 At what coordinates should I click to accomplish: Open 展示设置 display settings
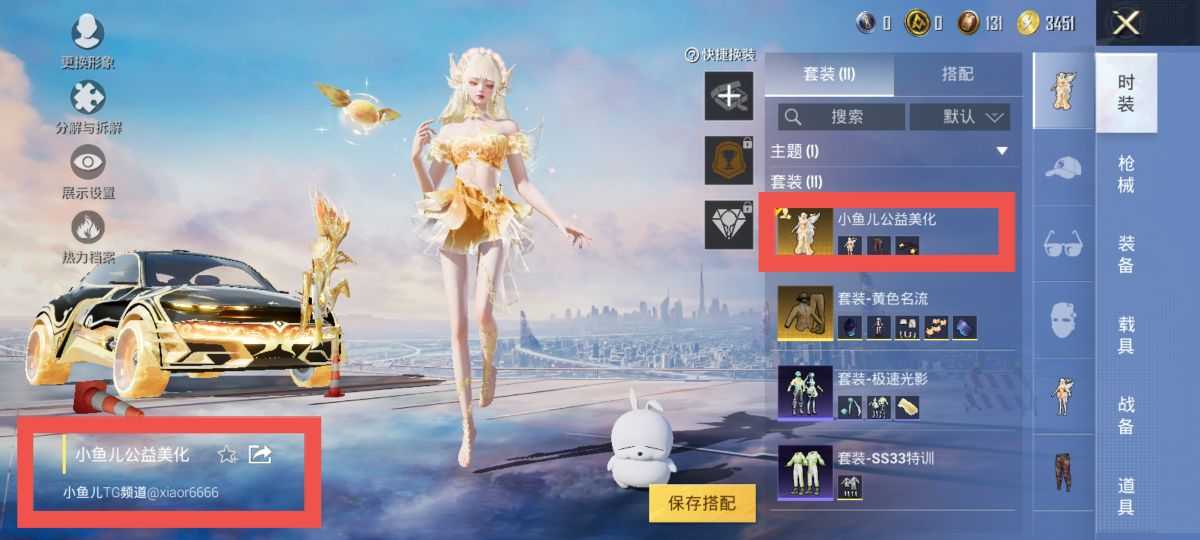pos(87,171)
